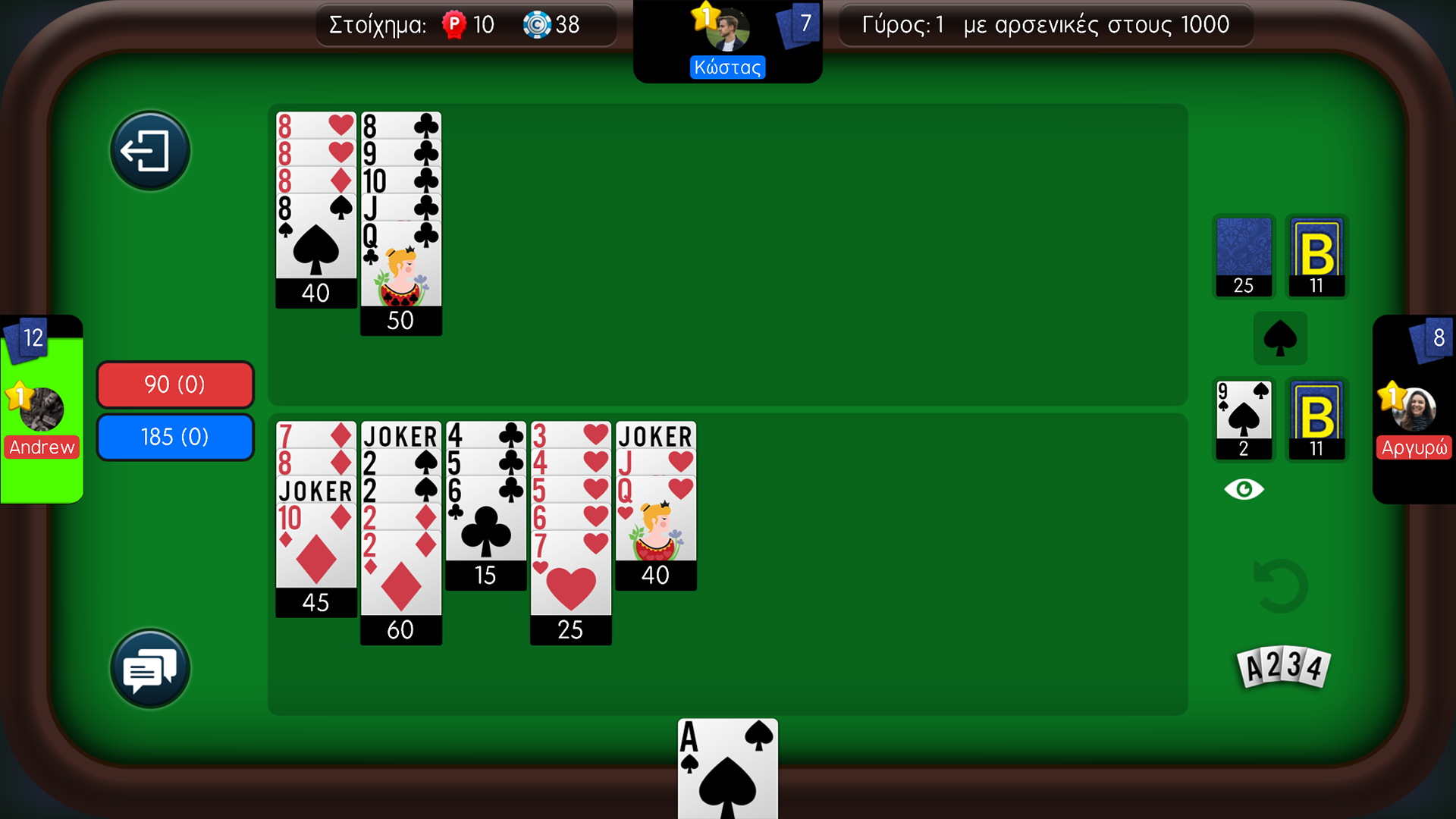Select the red 90 (0) score button
1456x819 pixels.
[174, 384]
